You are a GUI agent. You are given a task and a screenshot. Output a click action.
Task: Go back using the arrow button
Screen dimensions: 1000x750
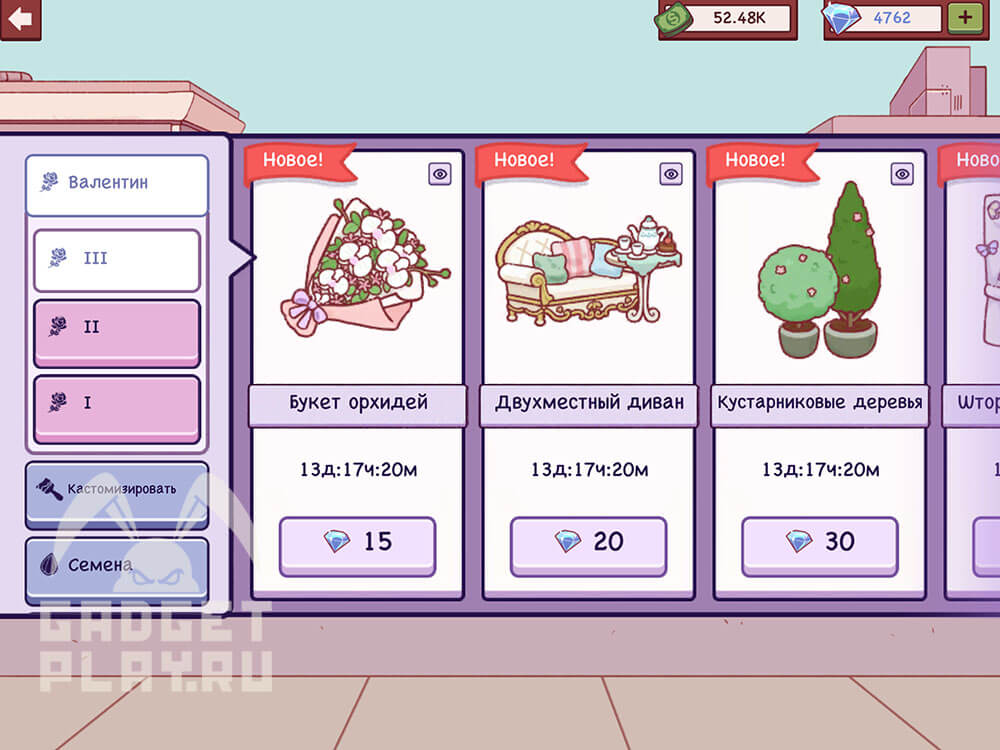pyautogui.click(x=20, y=19)
